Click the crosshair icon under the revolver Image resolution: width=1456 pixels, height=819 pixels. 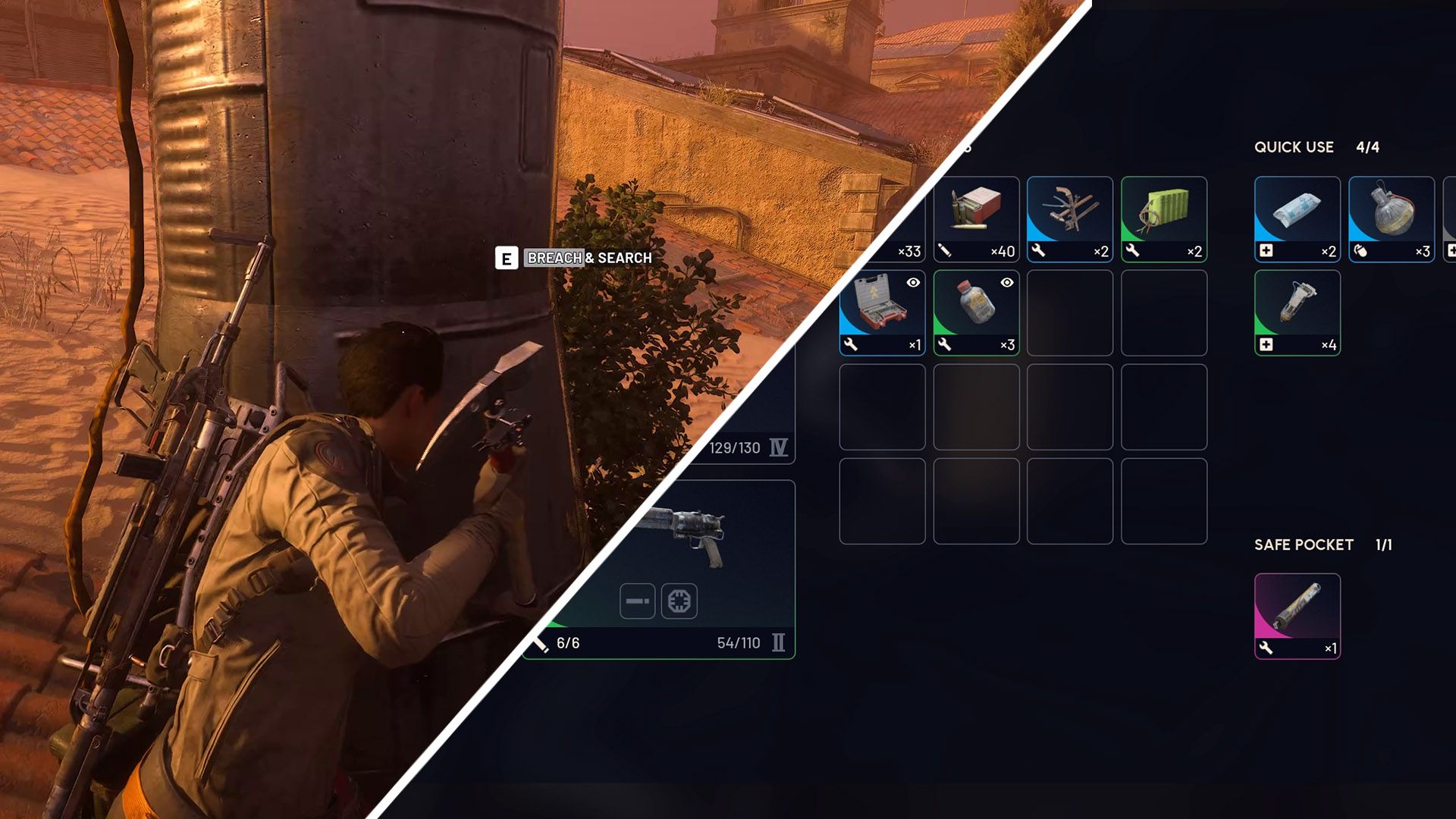680,599
